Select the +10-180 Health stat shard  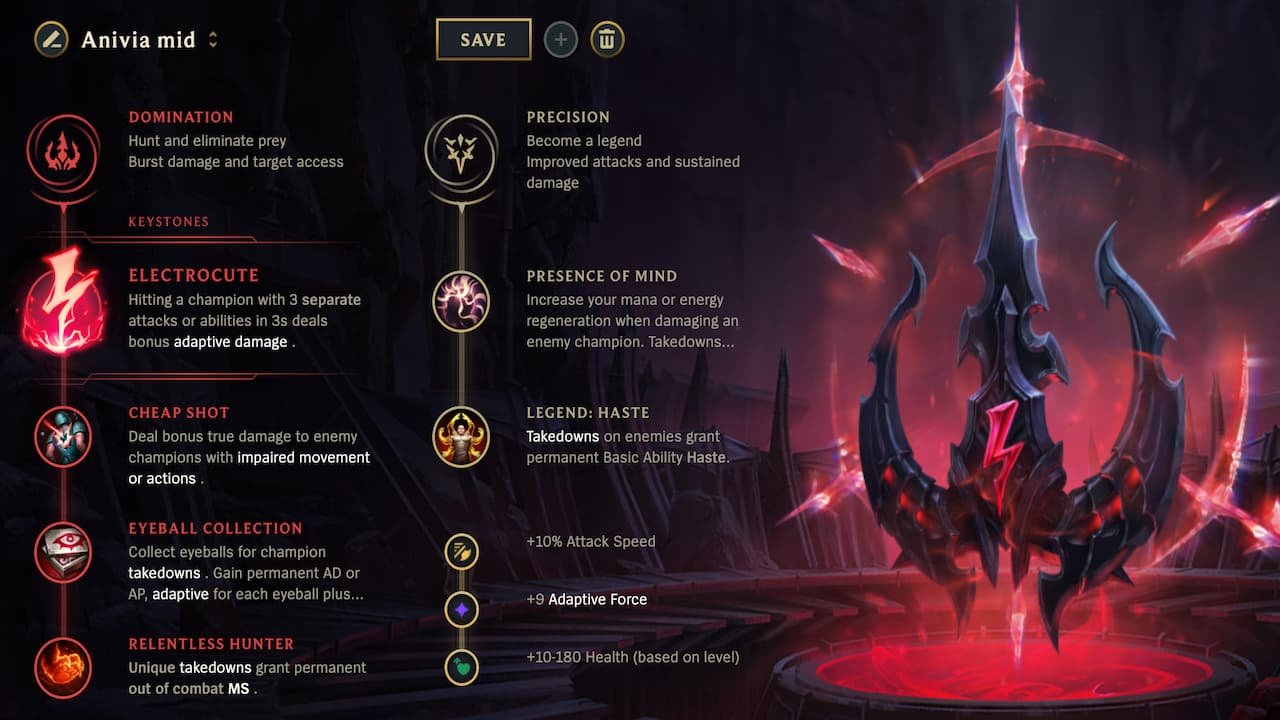461,667
